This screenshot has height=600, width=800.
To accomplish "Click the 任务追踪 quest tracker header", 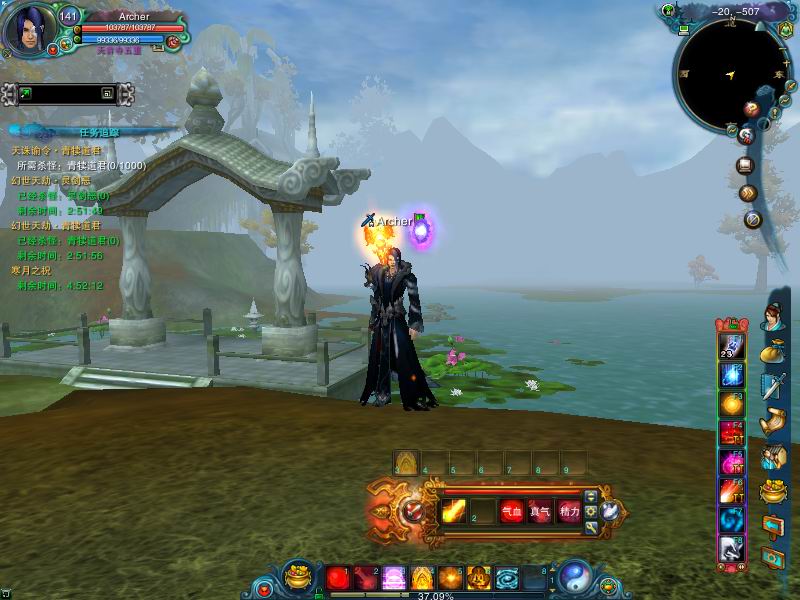I will (98, 131).
